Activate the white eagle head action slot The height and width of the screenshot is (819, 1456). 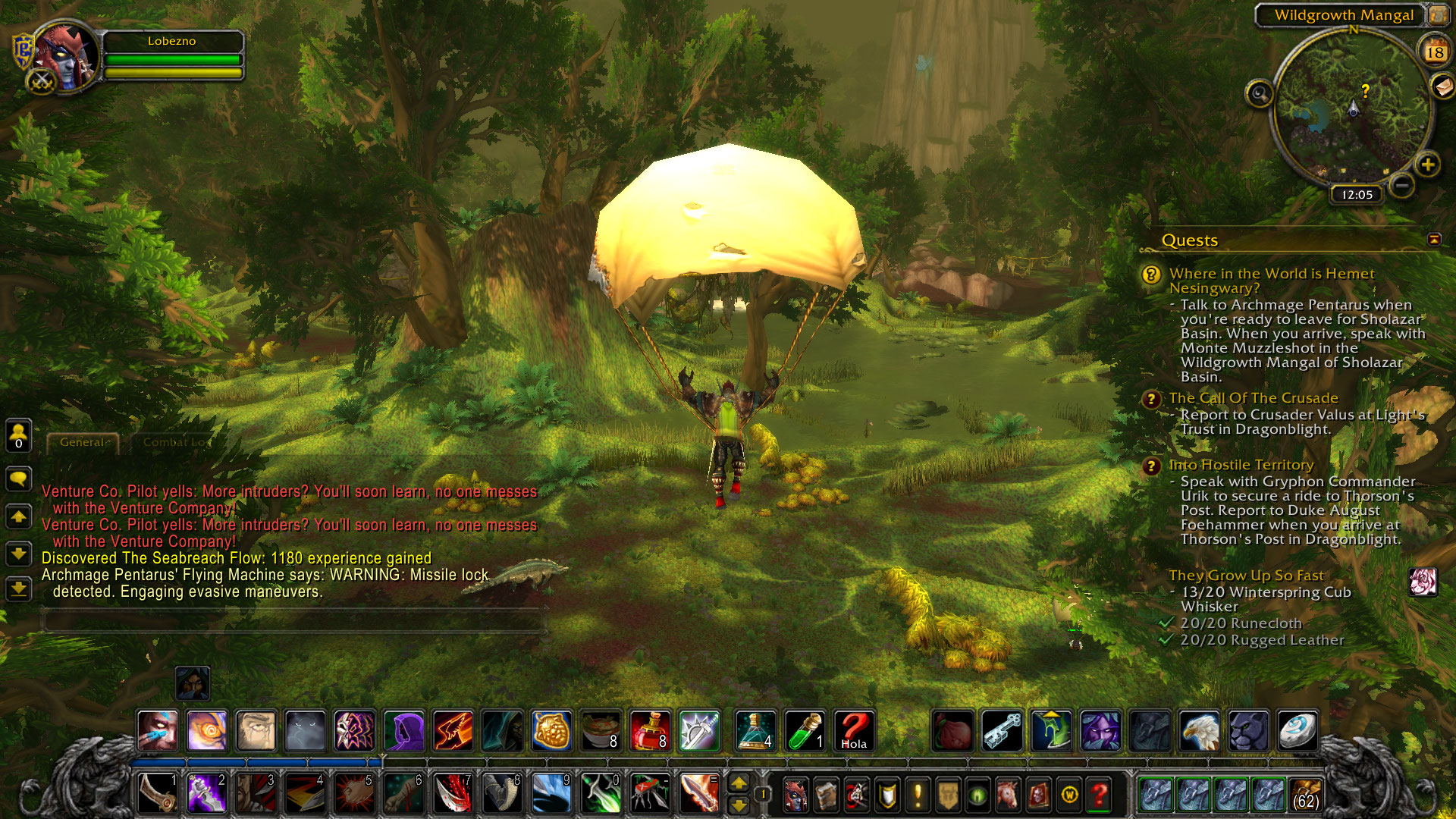[1199, 731]
